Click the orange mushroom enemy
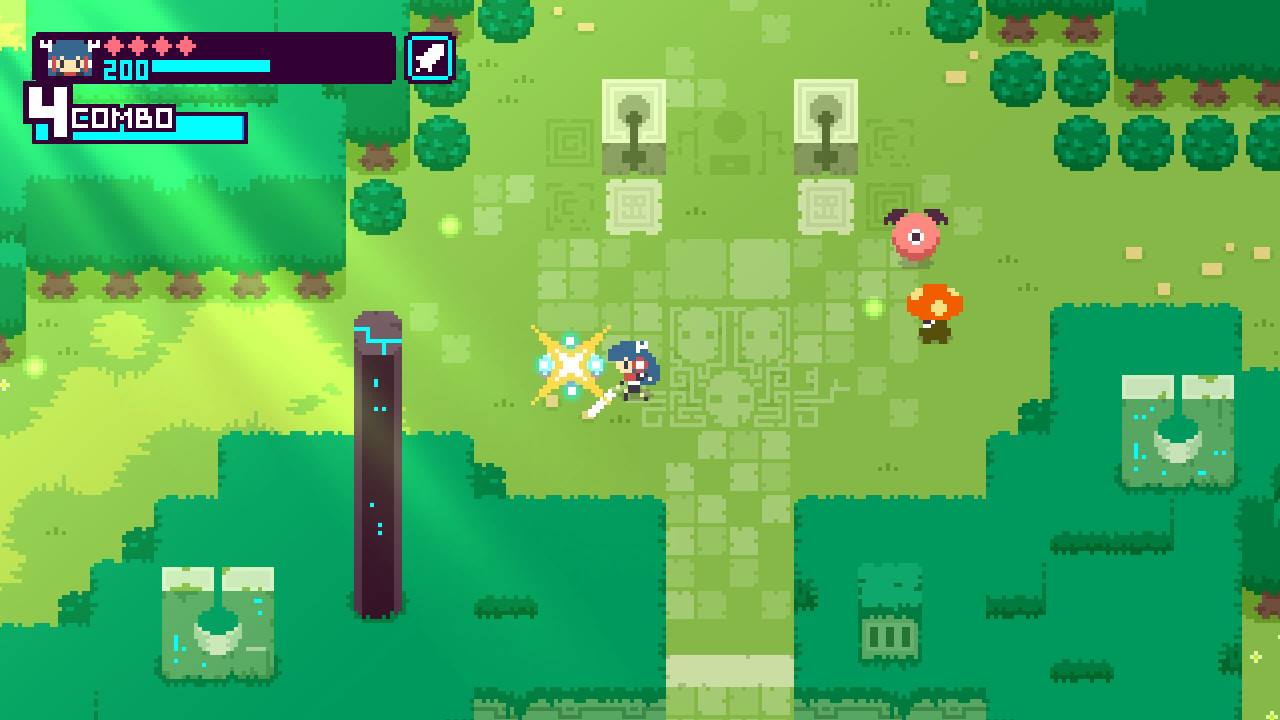The image size is (1280, 720). click(x=934, y=309)
